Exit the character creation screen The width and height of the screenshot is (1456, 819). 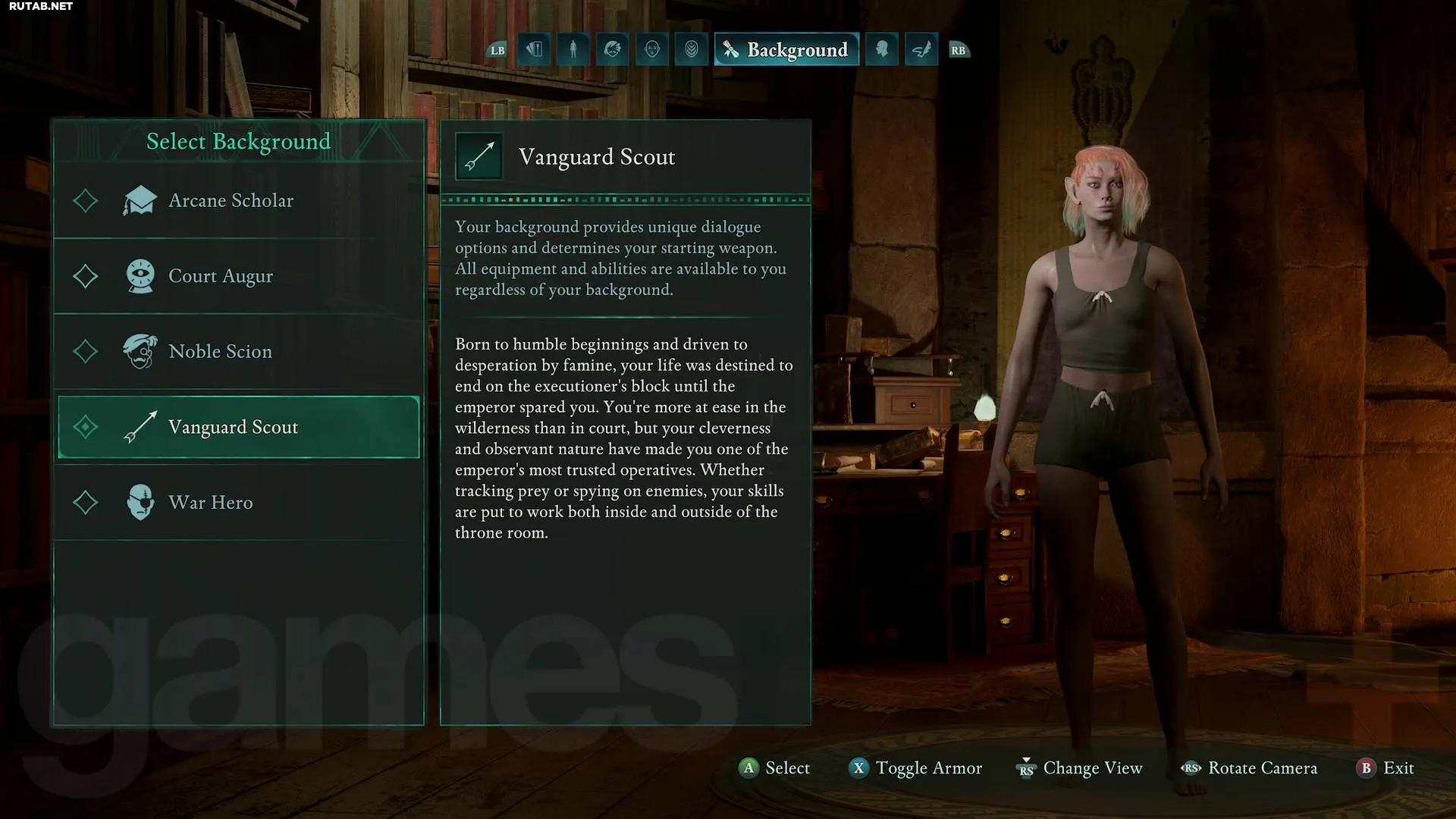(x=1385, y=768)
